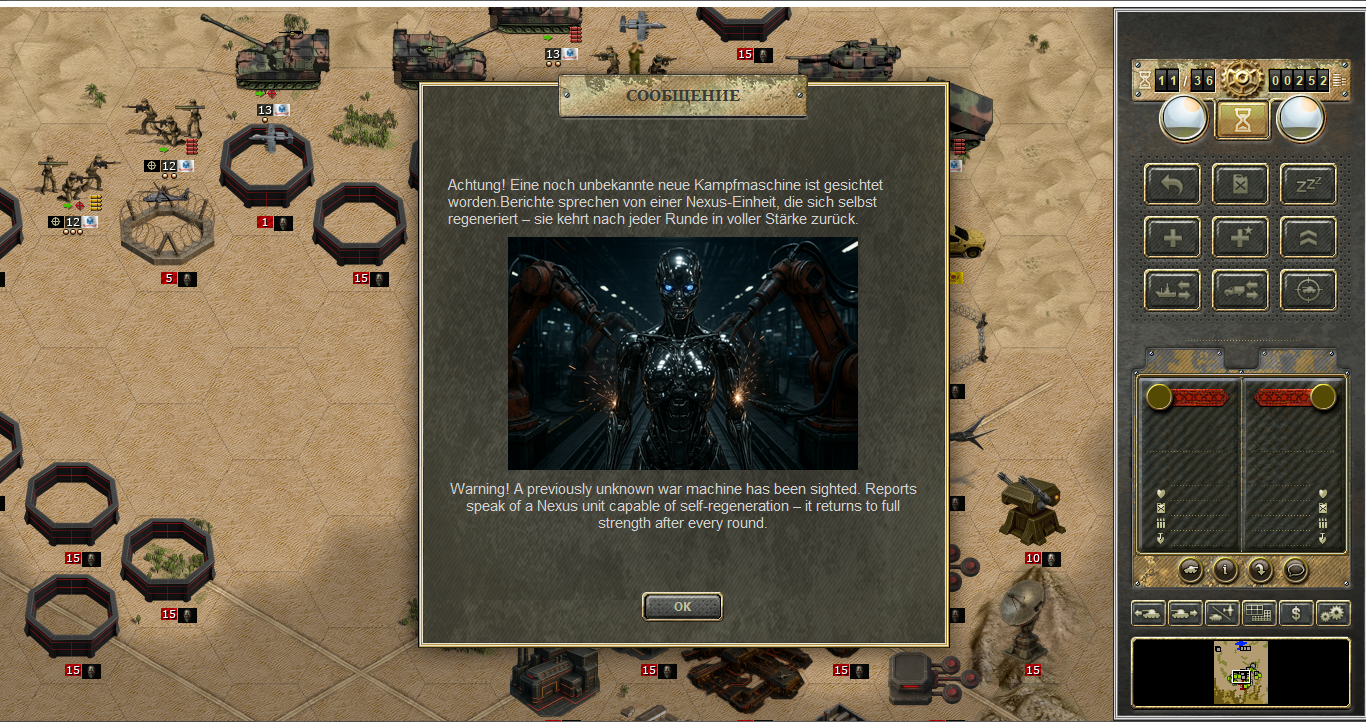Confirm the message with the OK button
Screen dimensions: 1366x722
point(682,606)
